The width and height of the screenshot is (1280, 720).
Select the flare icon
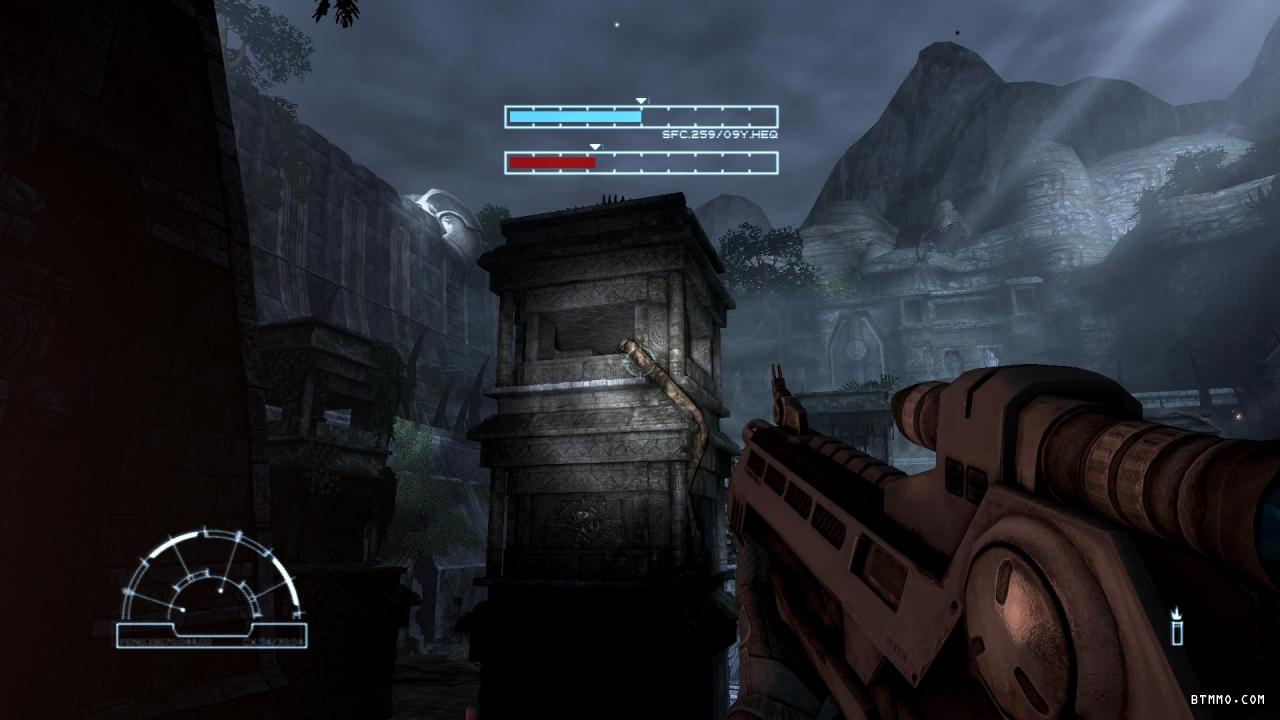tap(1178, 626)
